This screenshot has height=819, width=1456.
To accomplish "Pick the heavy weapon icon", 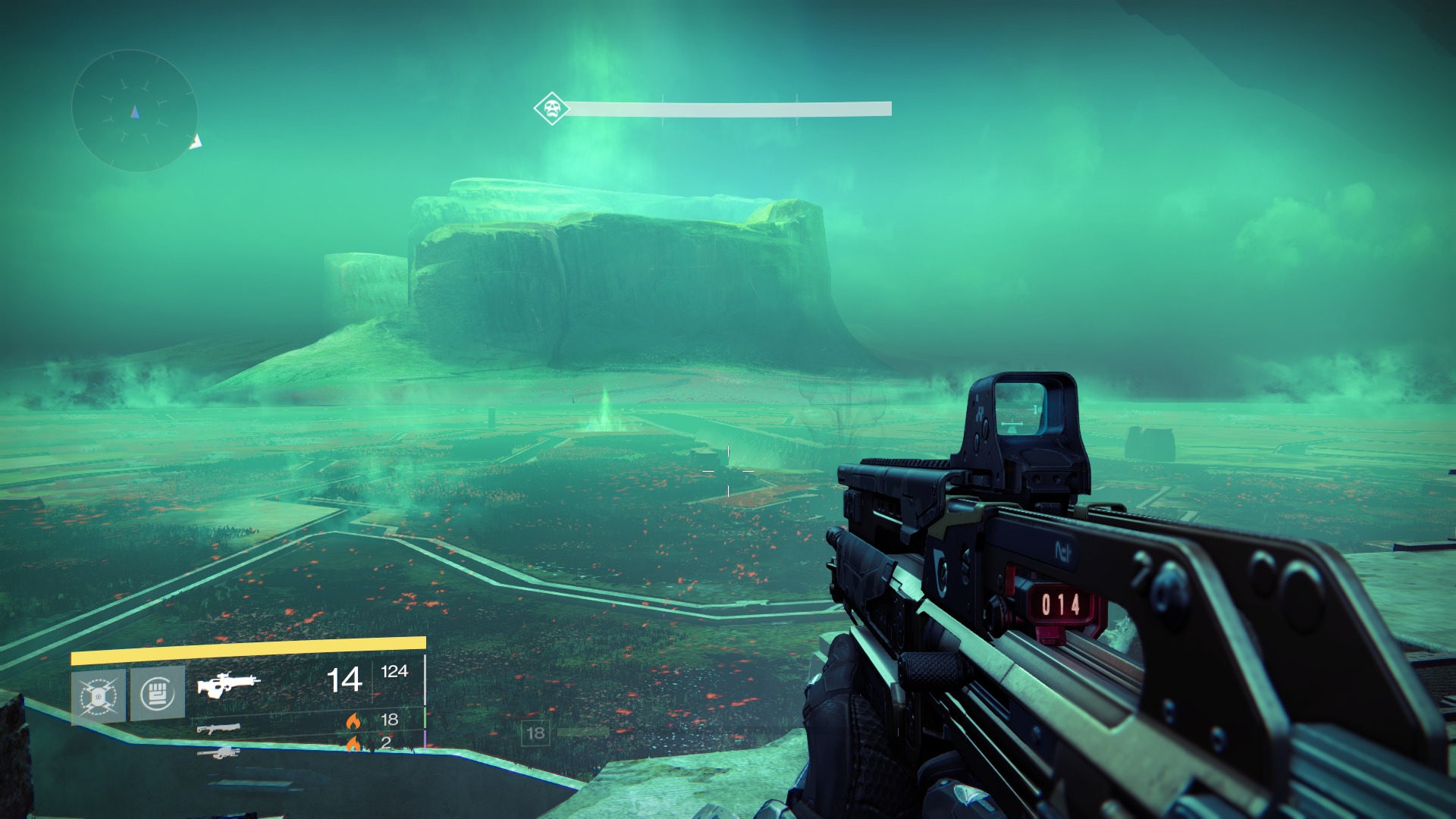I will [x=218, y=753].
